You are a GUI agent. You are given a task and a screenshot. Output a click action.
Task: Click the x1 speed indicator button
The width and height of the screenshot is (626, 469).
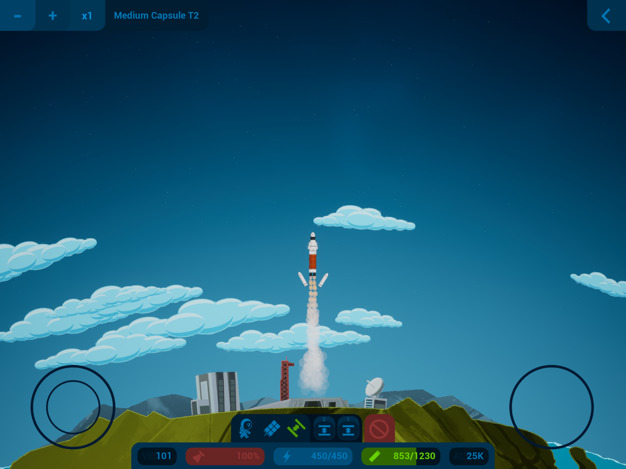[87, 16]
